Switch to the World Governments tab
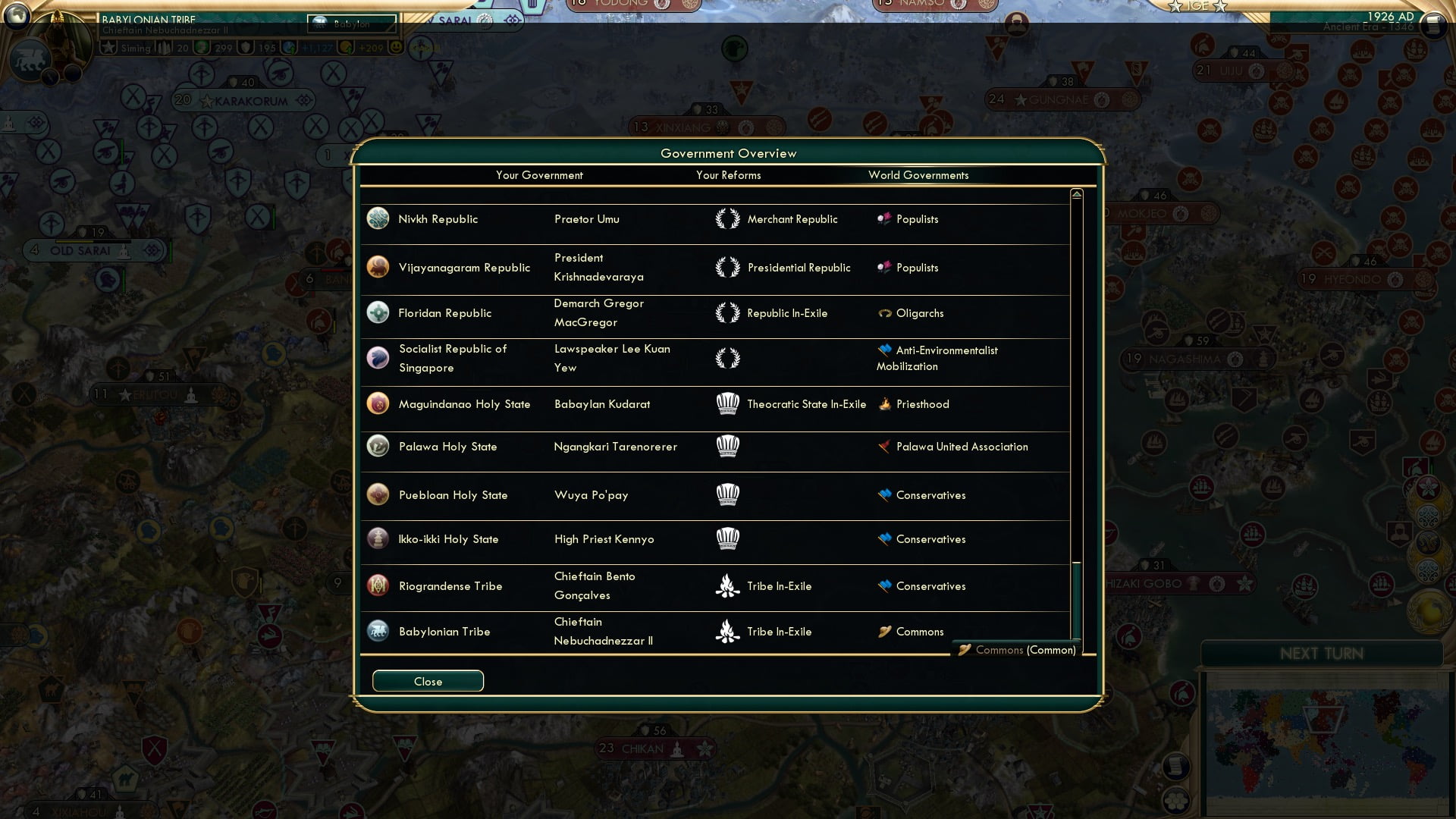1456x819 pixels. coord(918,175)
